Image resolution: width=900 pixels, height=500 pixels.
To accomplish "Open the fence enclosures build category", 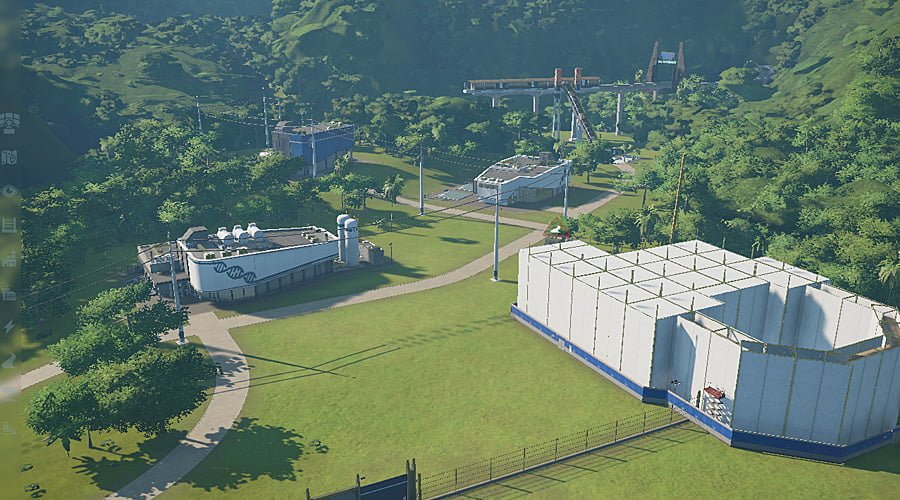I will 9,225.
